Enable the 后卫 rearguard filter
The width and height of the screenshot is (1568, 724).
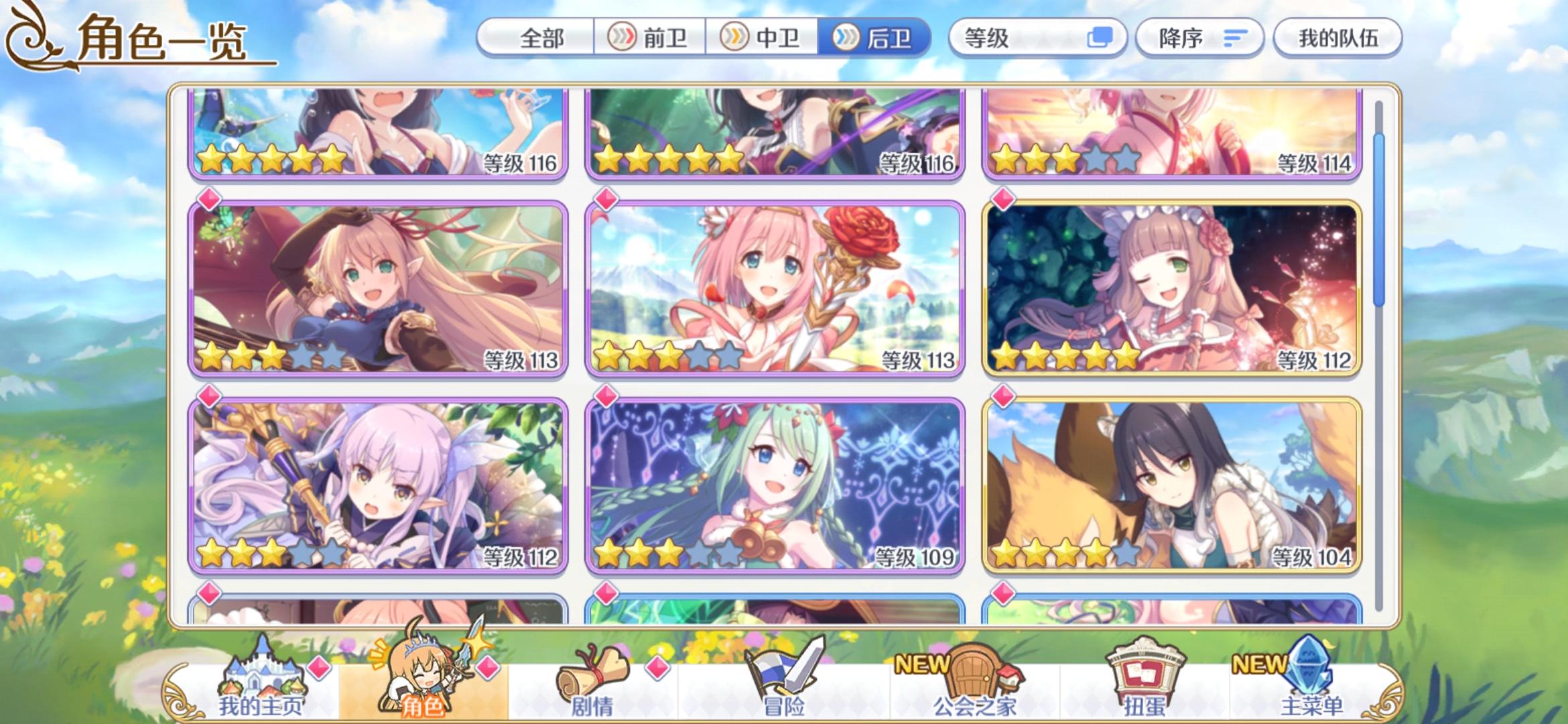(x=878, y=38)
